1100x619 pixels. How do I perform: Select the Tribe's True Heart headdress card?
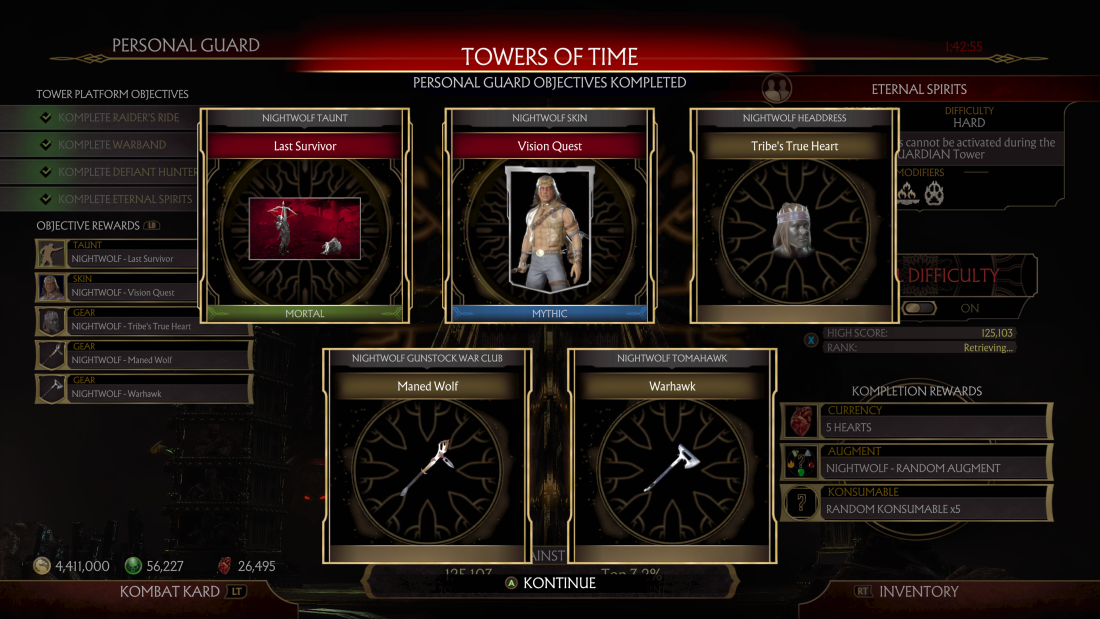click(x=794, y=216)
